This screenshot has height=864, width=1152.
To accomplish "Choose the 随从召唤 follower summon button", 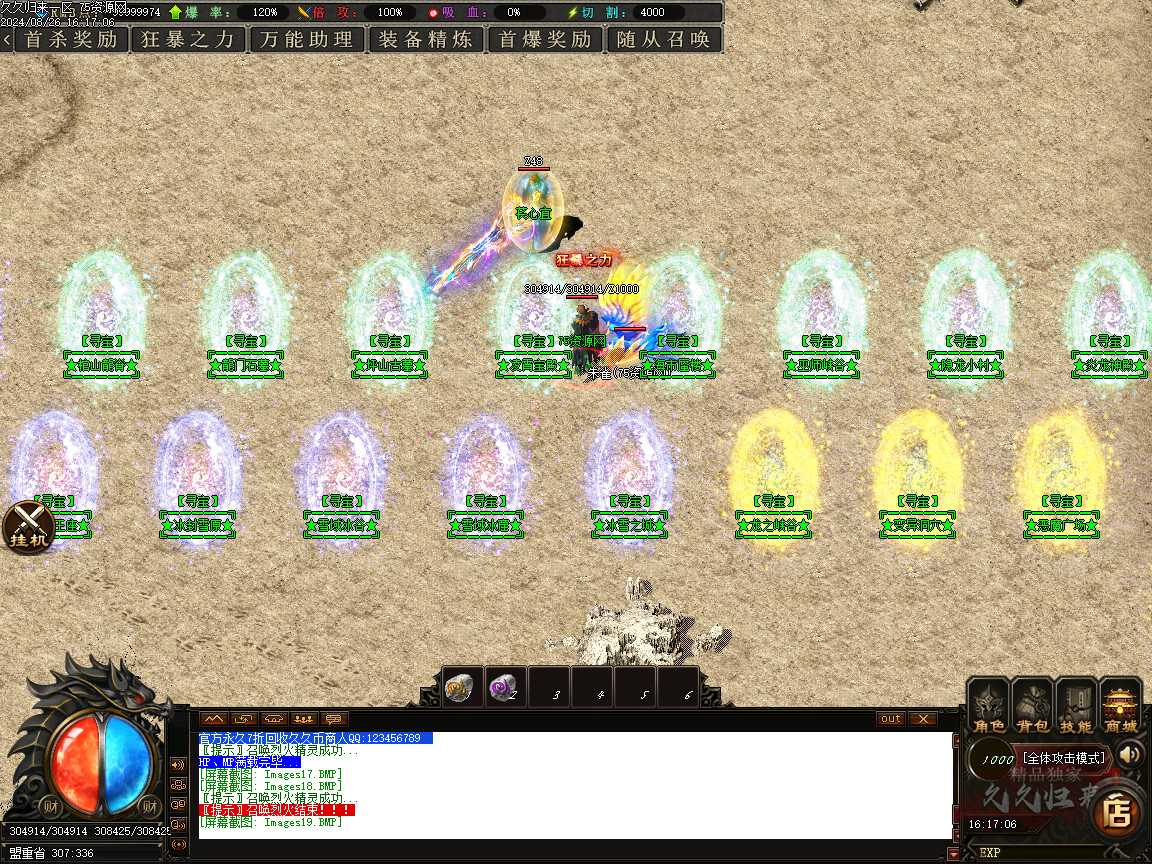I will (664, 40).
